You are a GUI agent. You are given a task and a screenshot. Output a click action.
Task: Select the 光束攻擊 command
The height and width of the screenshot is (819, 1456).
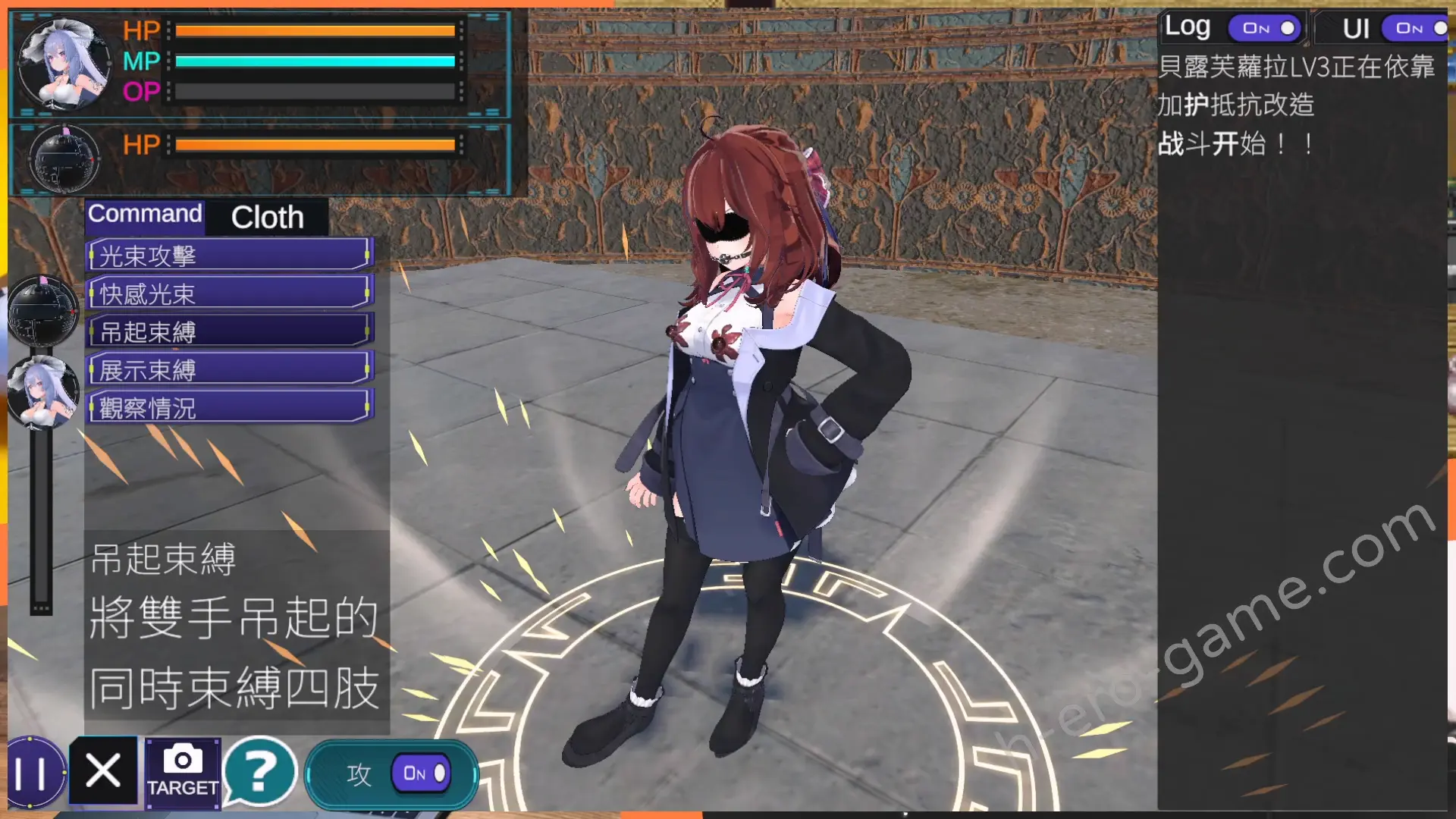coord(229,256)
